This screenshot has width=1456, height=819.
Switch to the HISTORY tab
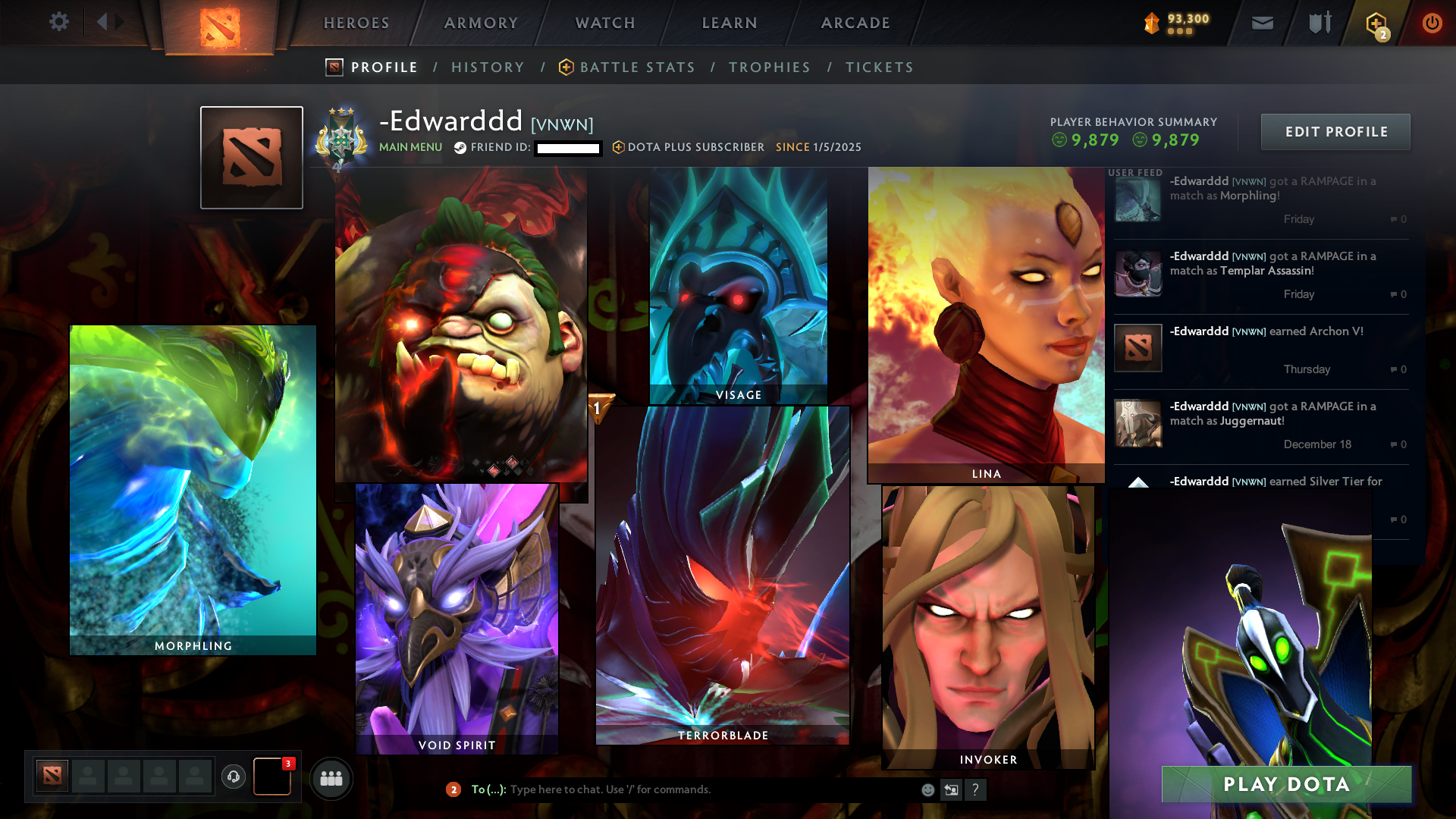(x=488, y=67)
